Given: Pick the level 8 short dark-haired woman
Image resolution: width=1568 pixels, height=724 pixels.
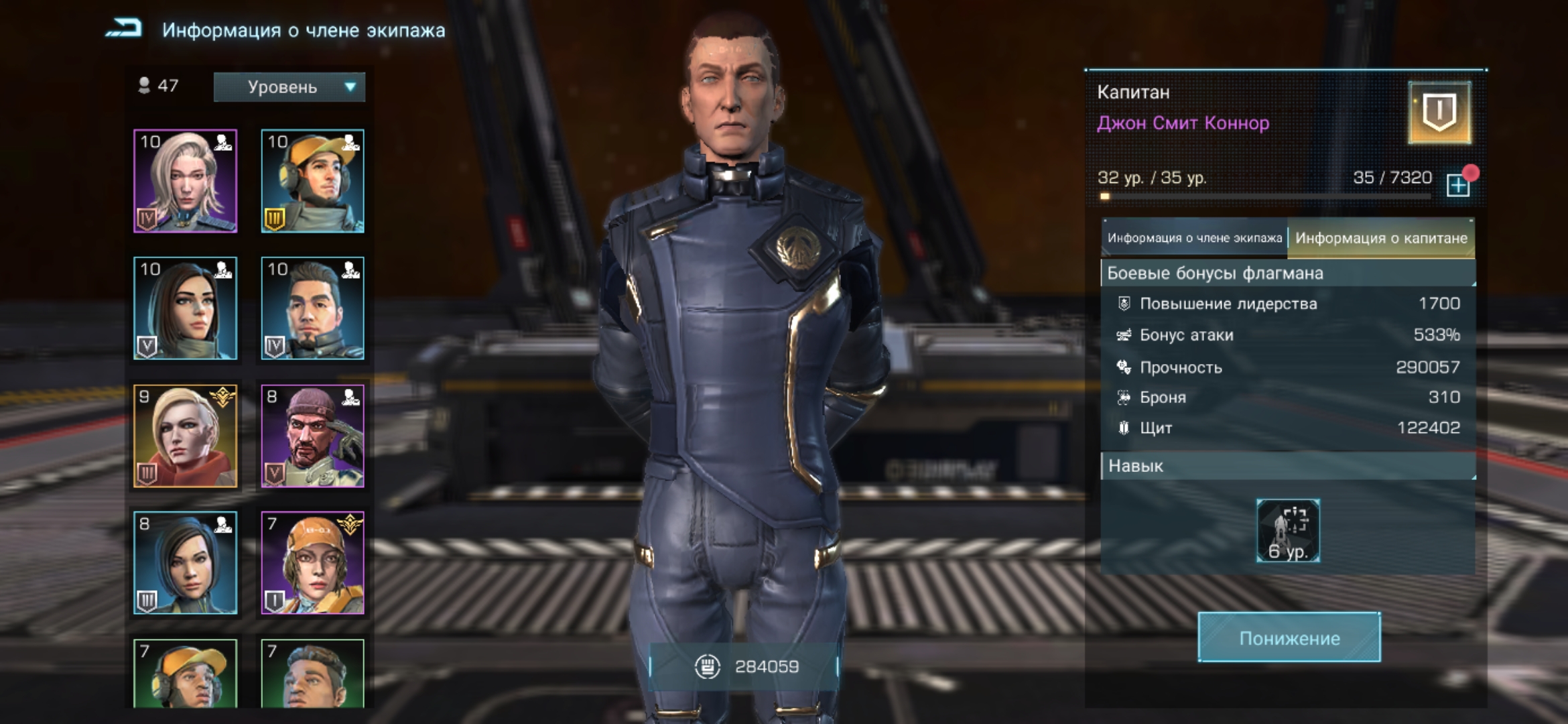Looking at the screenshot, I should click(186, 563).
